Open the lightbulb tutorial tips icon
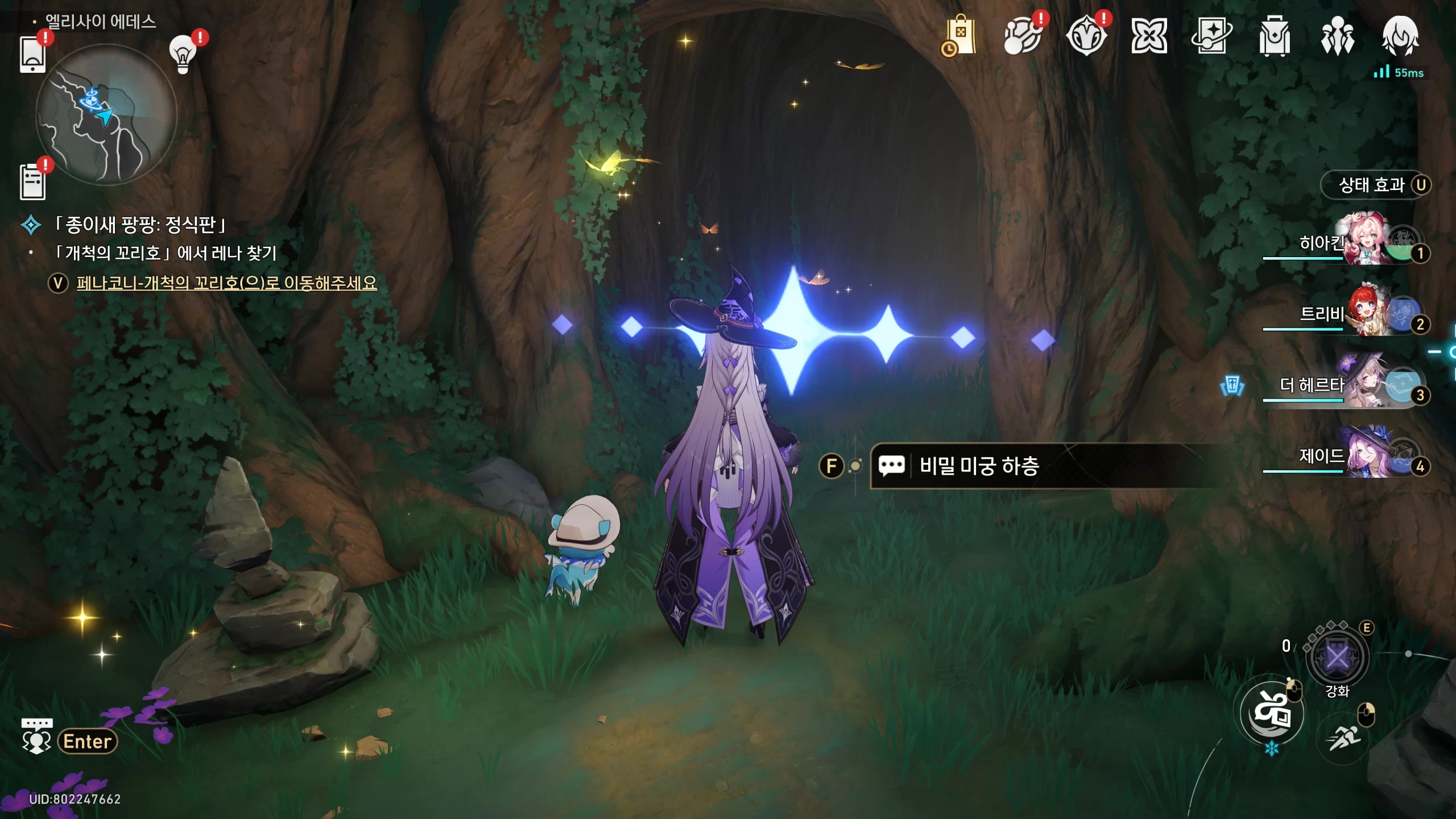 click(x=183, y=55)
